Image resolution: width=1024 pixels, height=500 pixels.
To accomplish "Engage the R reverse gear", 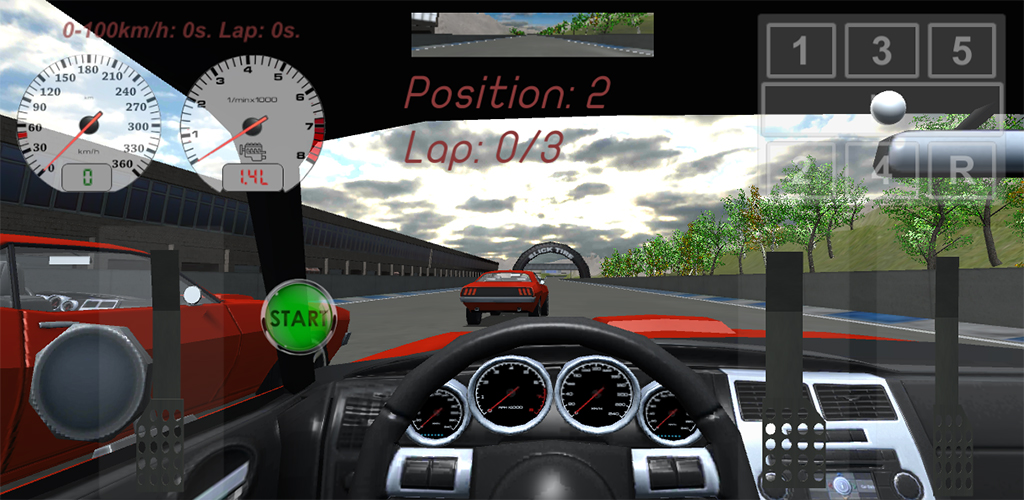I will tap(962, 168).
